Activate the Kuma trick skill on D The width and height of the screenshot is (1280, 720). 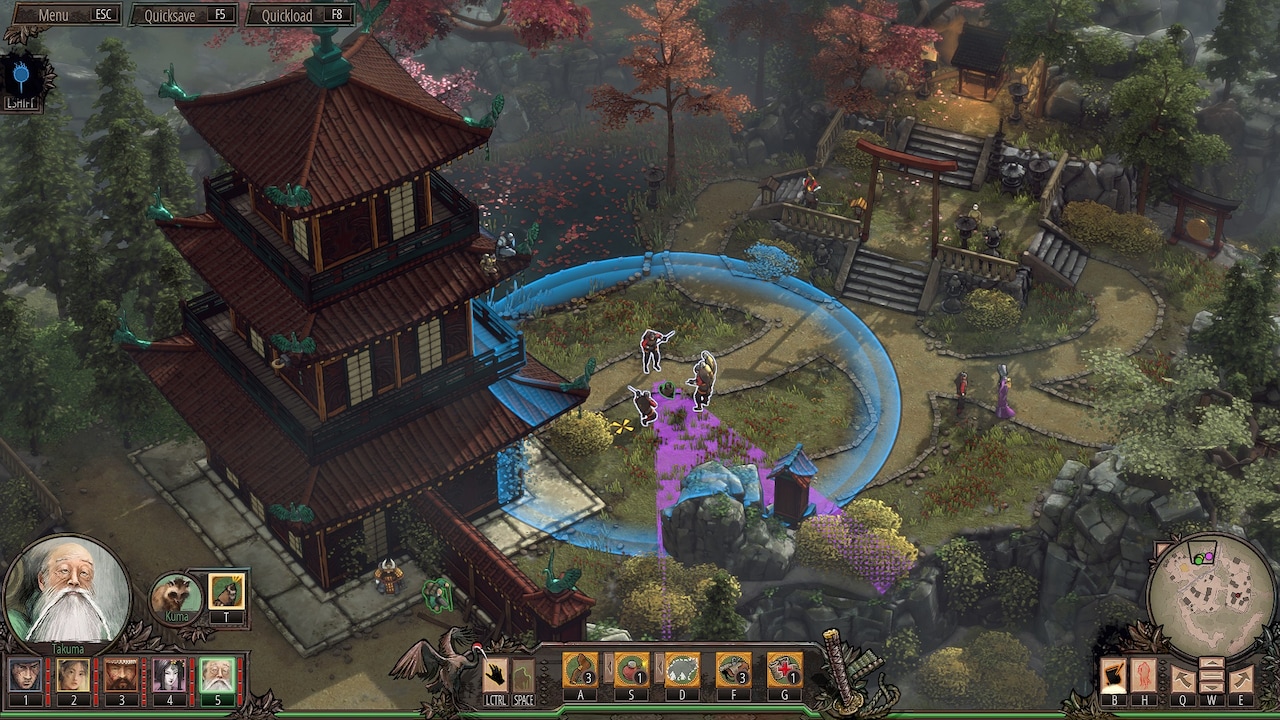[681, 670]
